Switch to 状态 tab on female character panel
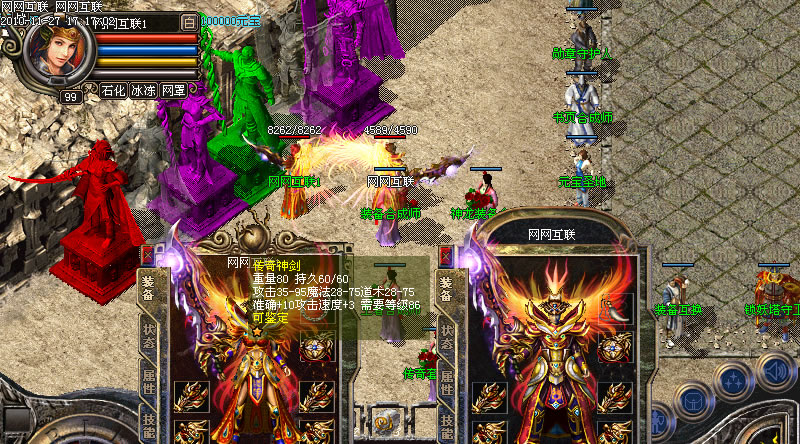This screenshot has width=800, height=444. coord(147,339)
